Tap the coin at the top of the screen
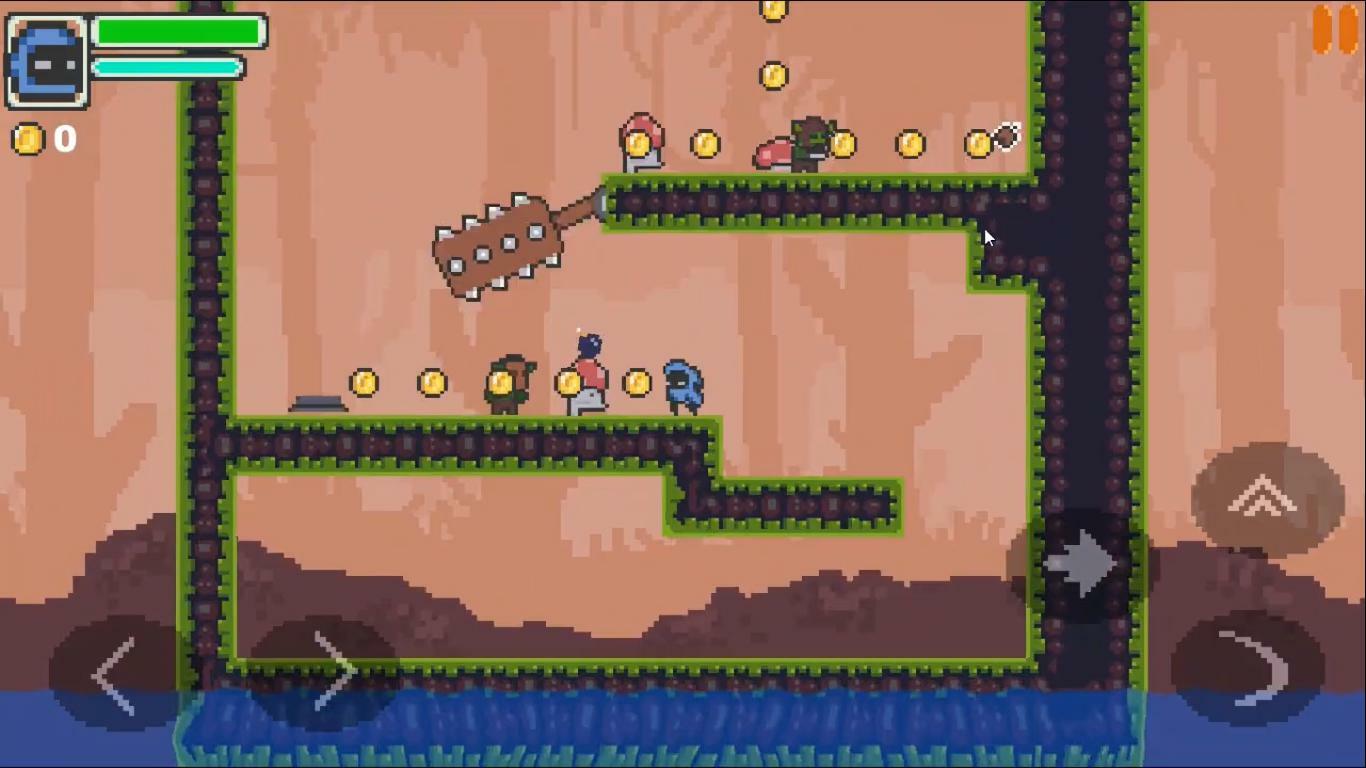The height and width of the screenshot is (768, 1366). [775, 8]
